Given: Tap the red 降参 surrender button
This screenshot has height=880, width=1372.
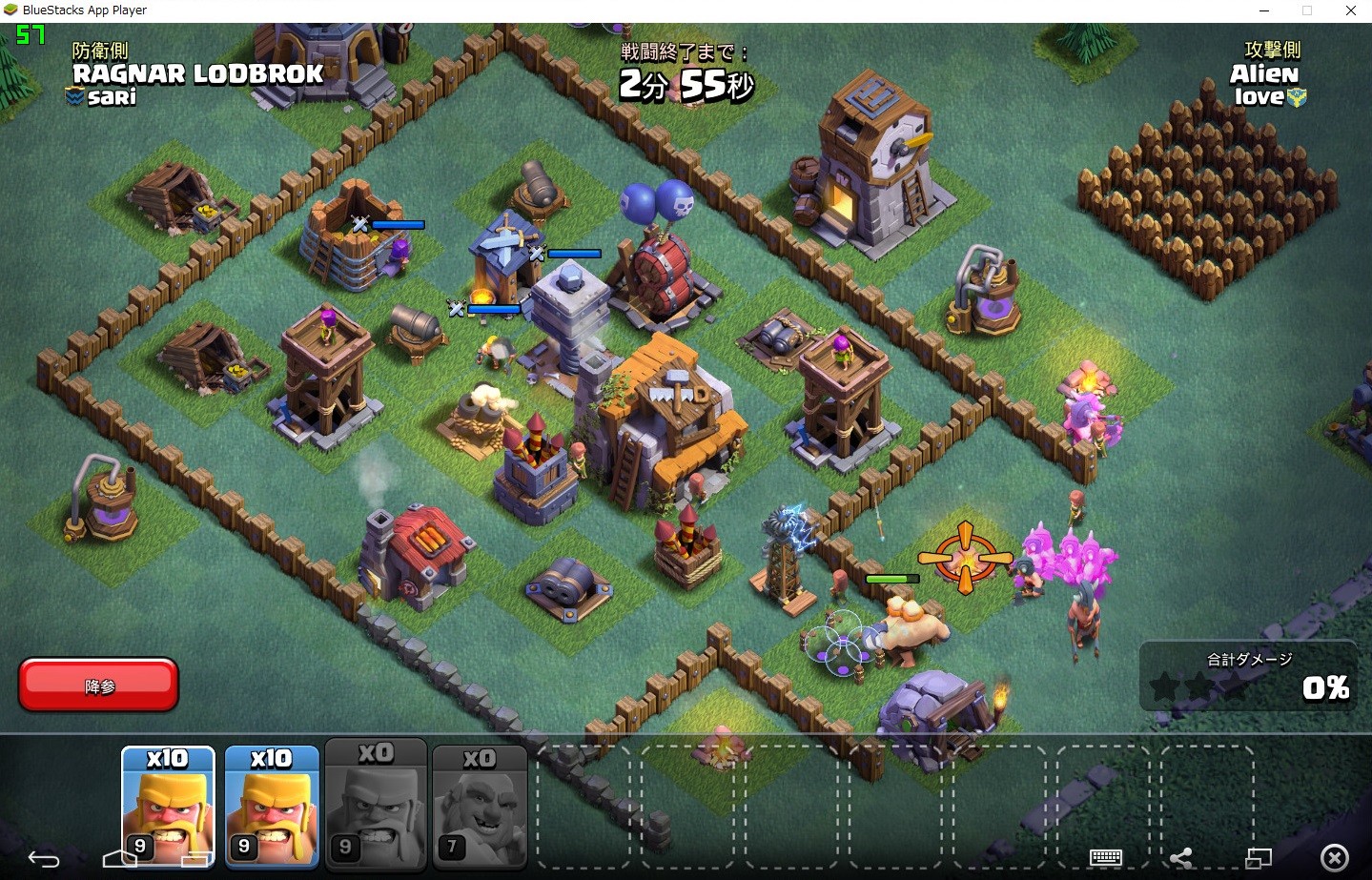Looking at the screenshot, I should [x=98, y=685].
